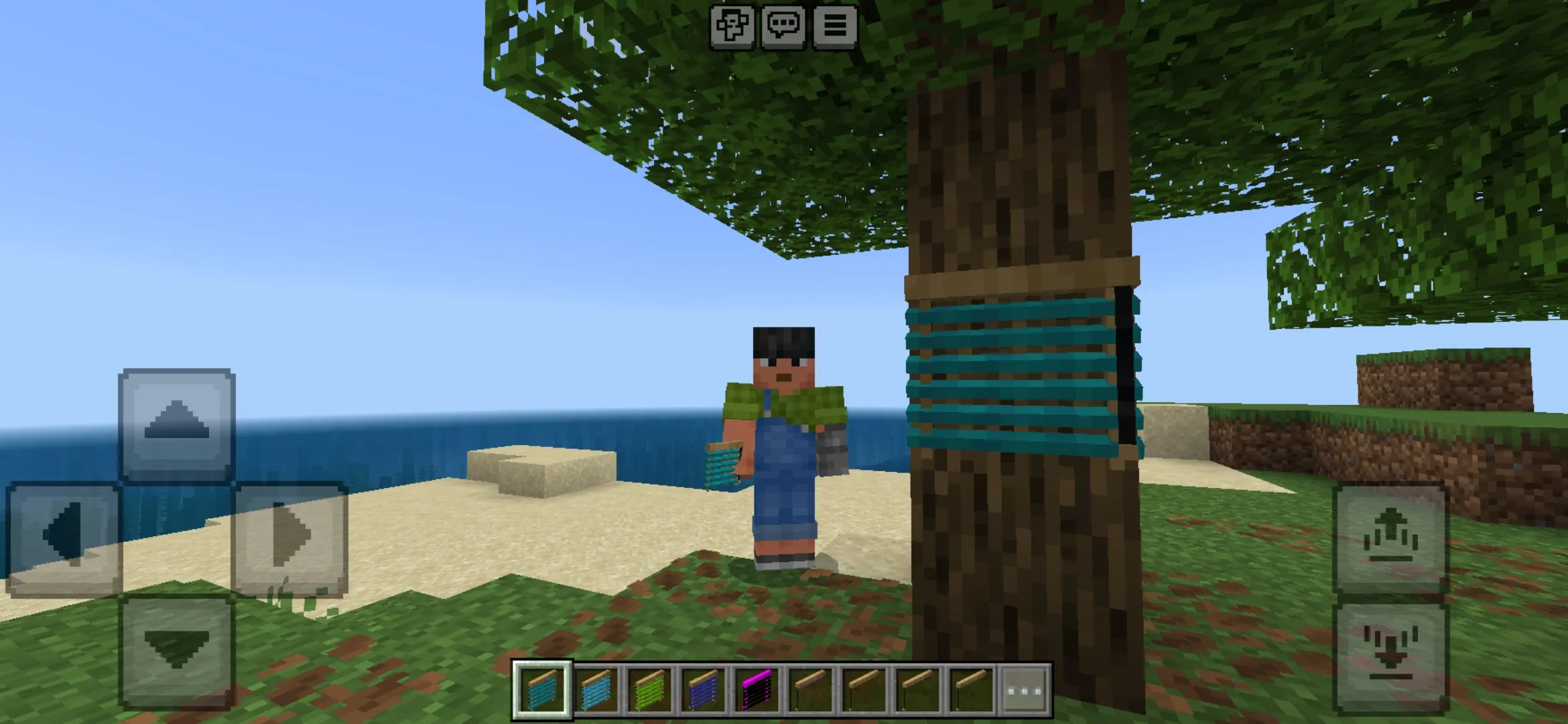1568x724 pixels.
Task: Open the chat speech bubble
Action: (783, 26)
